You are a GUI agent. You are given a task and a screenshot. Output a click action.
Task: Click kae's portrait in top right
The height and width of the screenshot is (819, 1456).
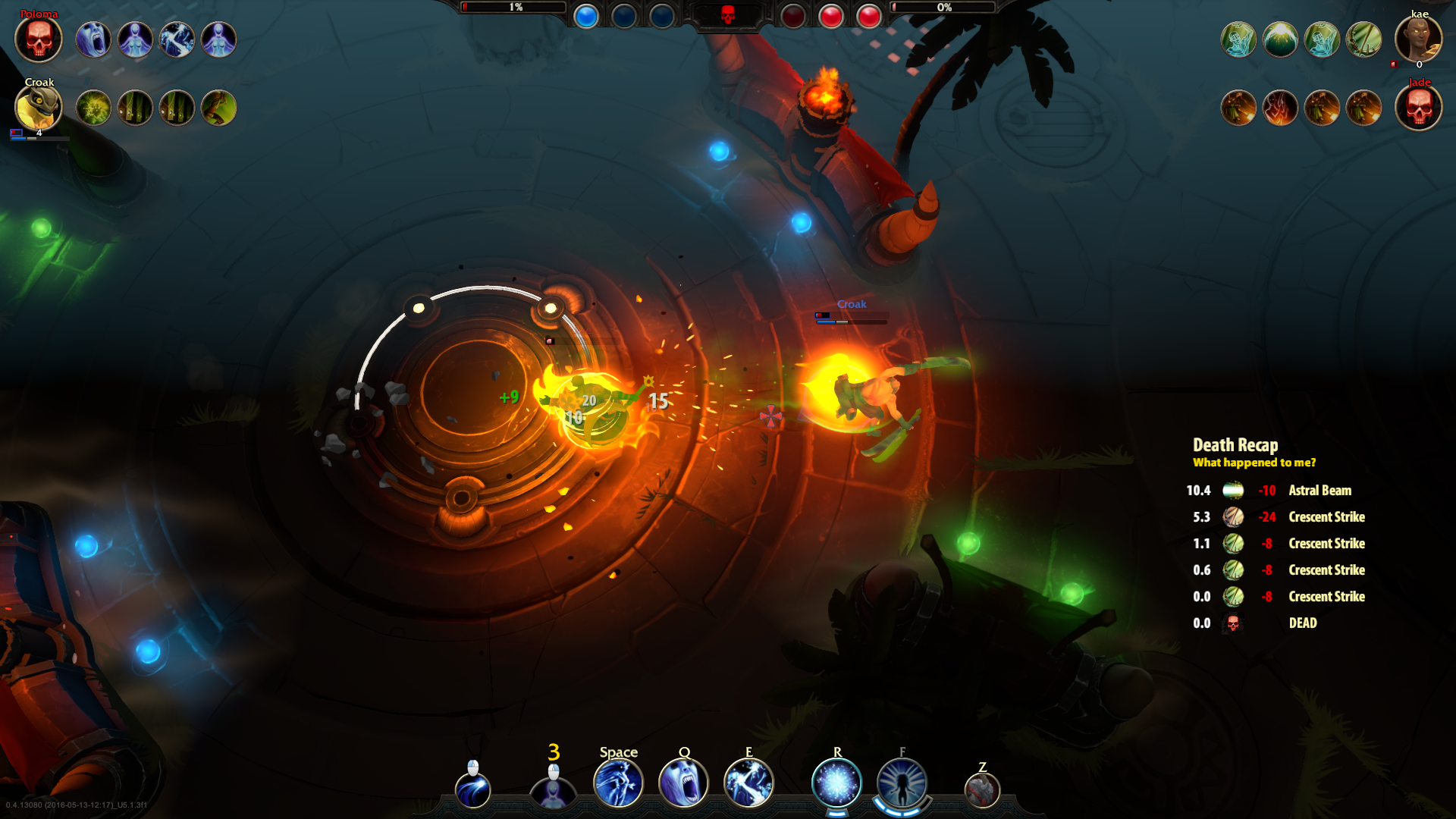point(1419,39)
